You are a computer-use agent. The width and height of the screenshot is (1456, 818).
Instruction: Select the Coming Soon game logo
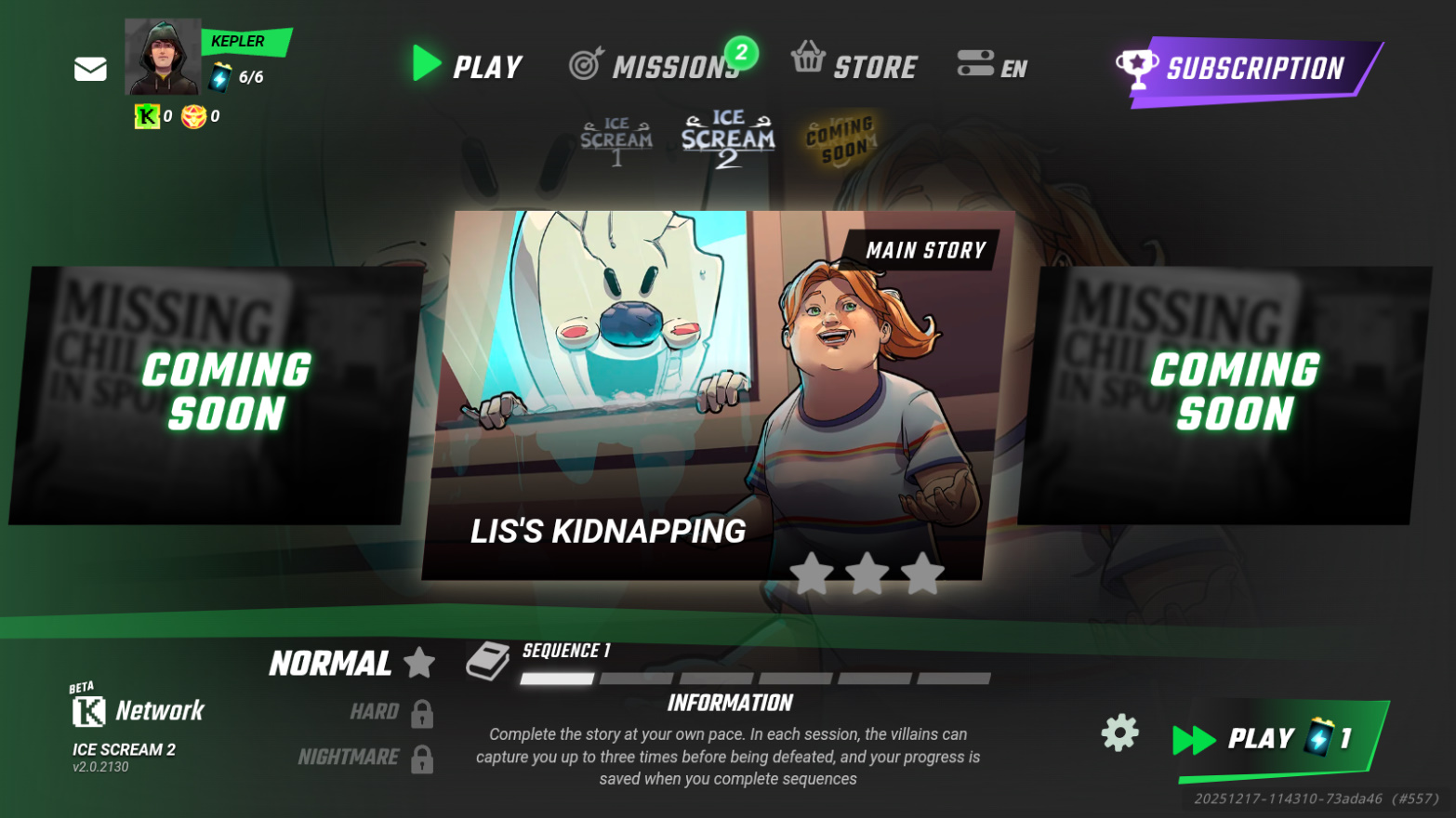[840, 139]
